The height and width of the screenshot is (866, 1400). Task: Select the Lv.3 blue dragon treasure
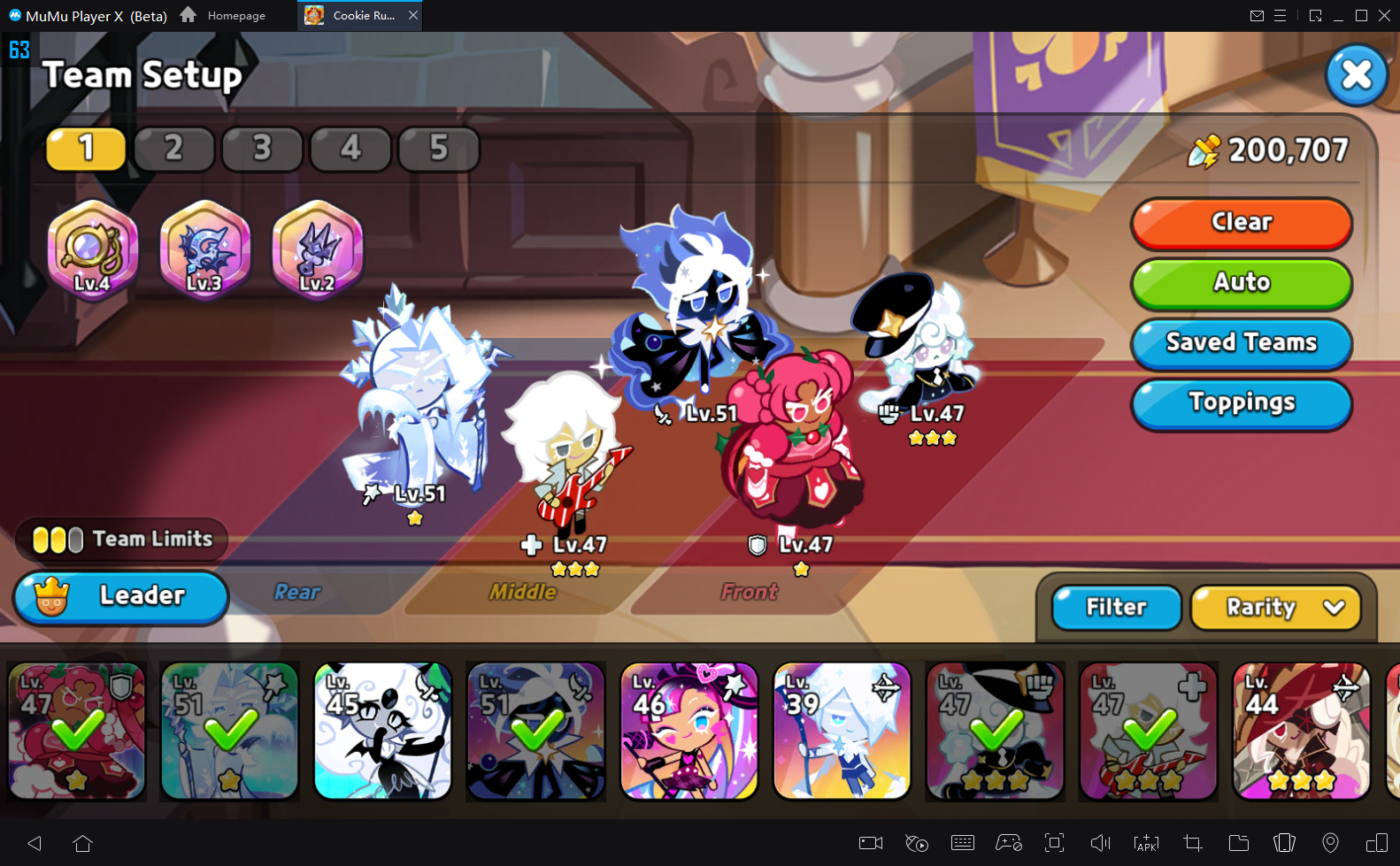tap(204, 250)
